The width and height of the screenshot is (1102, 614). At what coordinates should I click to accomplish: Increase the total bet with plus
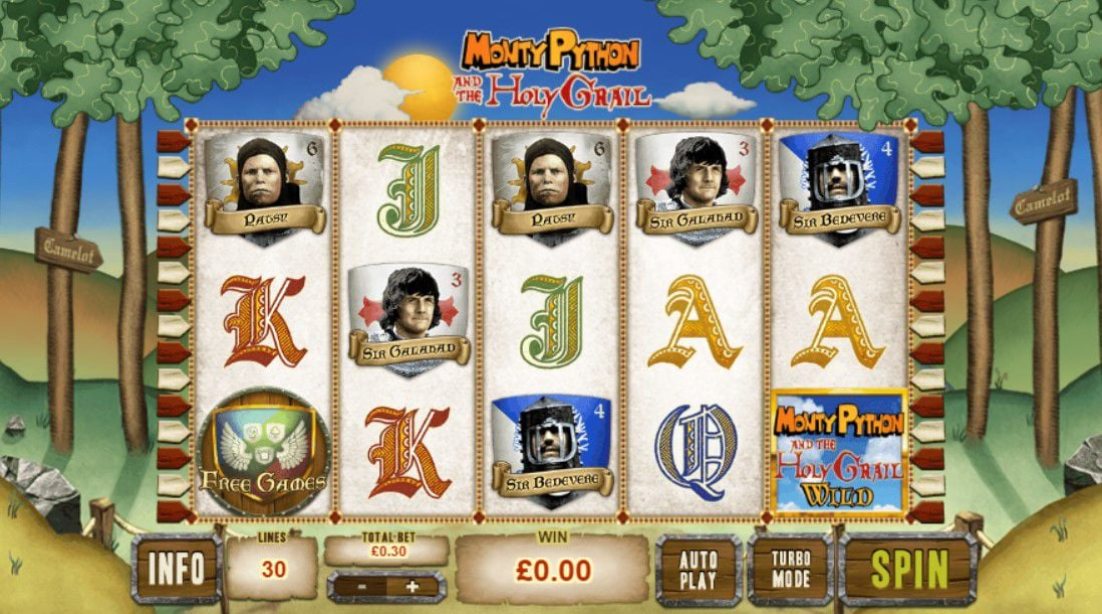pyautogui.click(x=411, y=586)
